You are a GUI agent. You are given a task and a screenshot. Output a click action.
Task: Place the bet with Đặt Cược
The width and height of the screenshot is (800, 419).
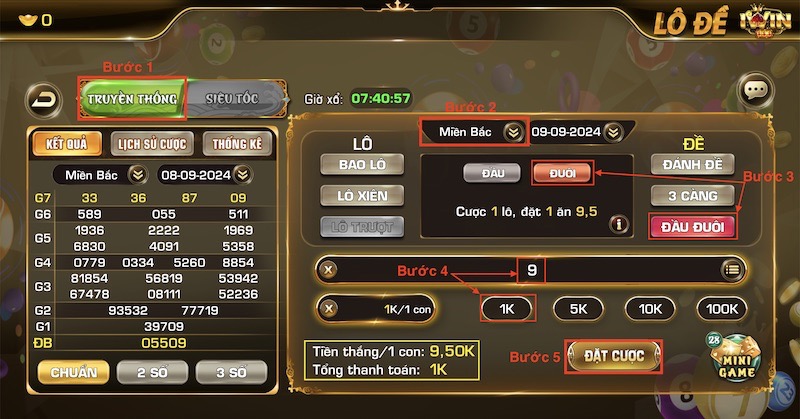613,355
